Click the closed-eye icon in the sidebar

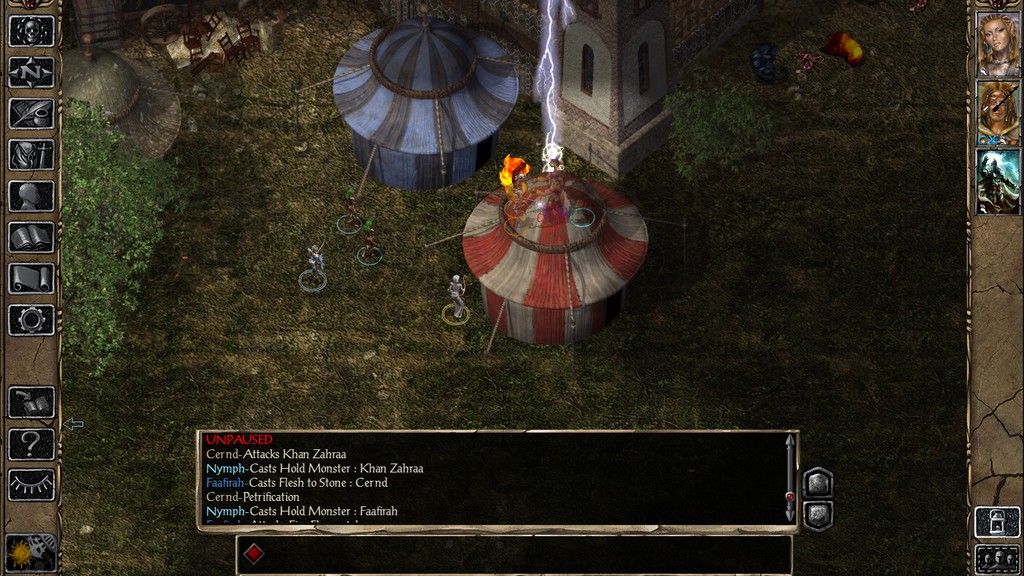point(31,485)
